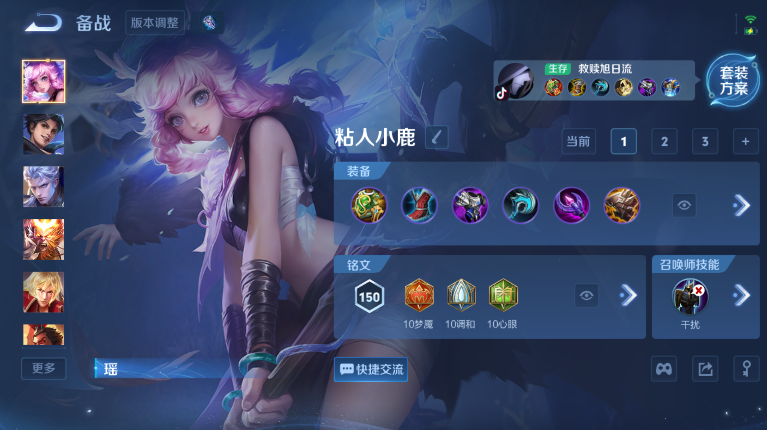Open the 快捷交流 quick chat button
Screen dimensions: 767x430
pos(371,369)
